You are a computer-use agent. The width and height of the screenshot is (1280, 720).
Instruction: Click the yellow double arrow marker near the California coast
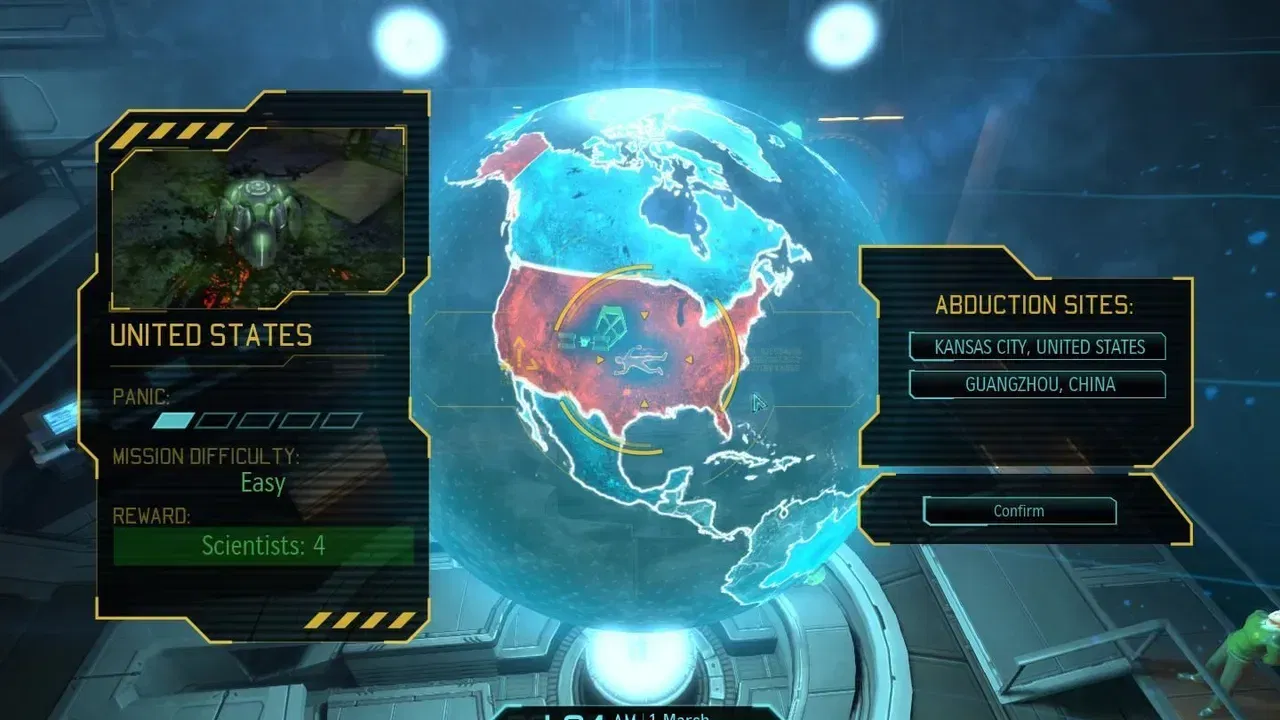[x=525, y=355]
